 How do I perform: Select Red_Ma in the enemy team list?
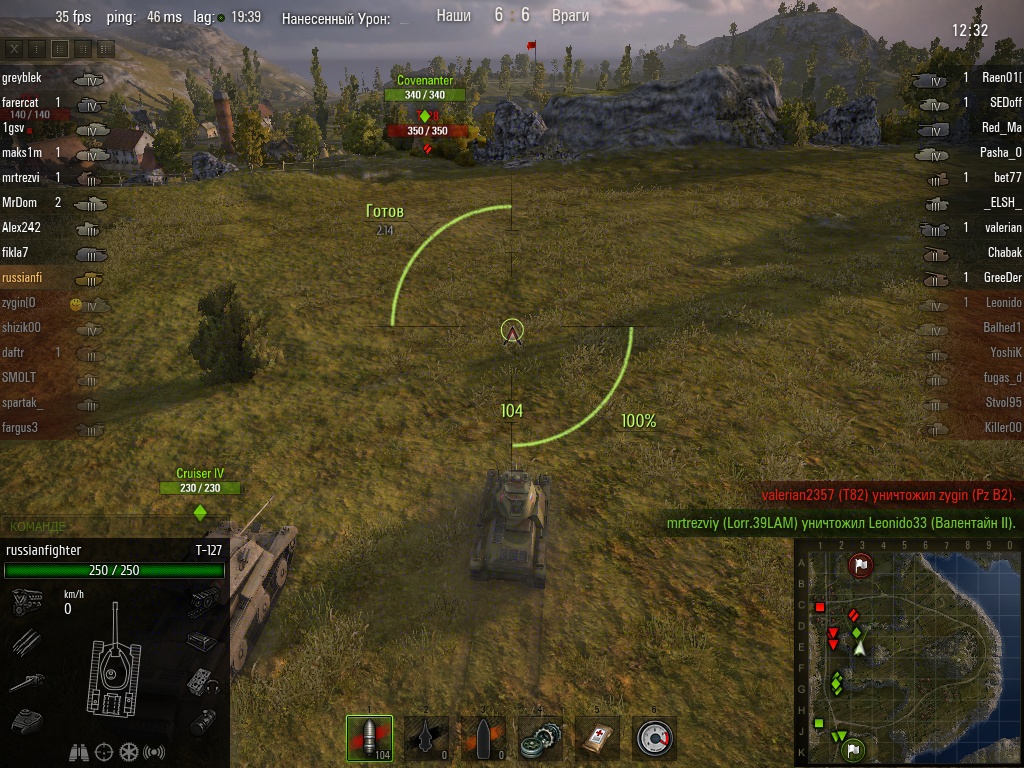(1001, 128)
